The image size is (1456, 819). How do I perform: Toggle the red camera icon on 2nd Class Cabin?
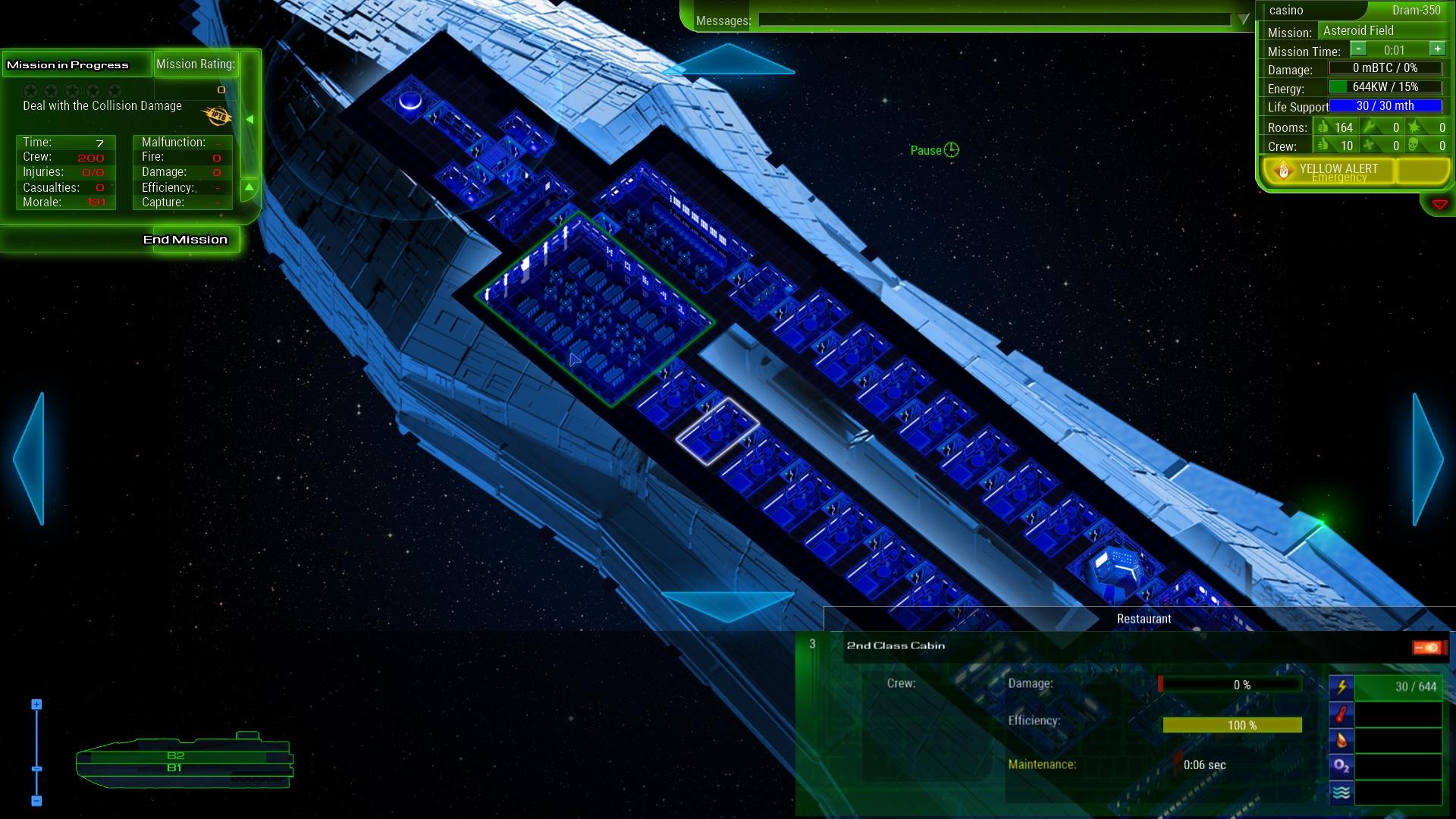click(1426, 648)
